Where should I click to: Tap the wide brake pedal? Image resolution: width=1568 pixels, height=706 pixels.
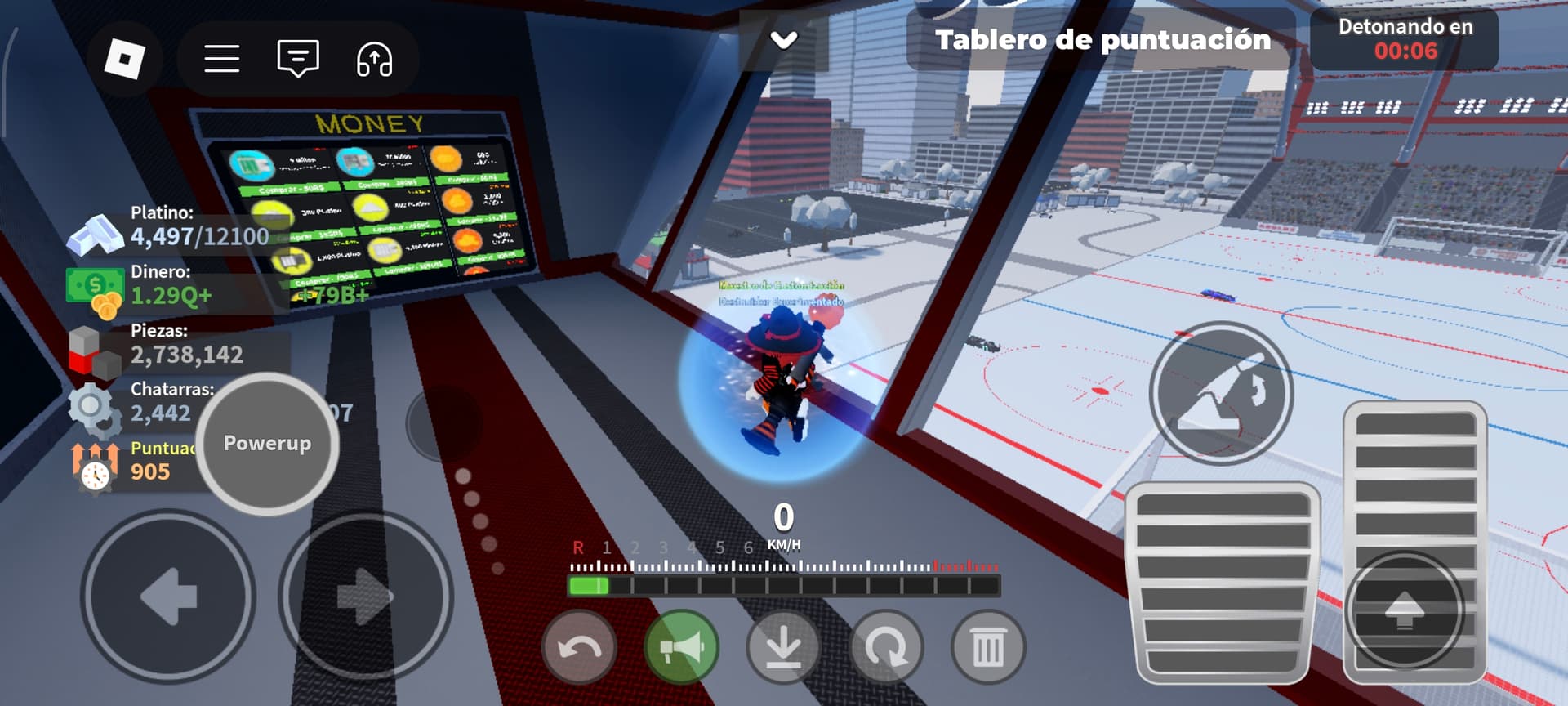[1222, 582]
